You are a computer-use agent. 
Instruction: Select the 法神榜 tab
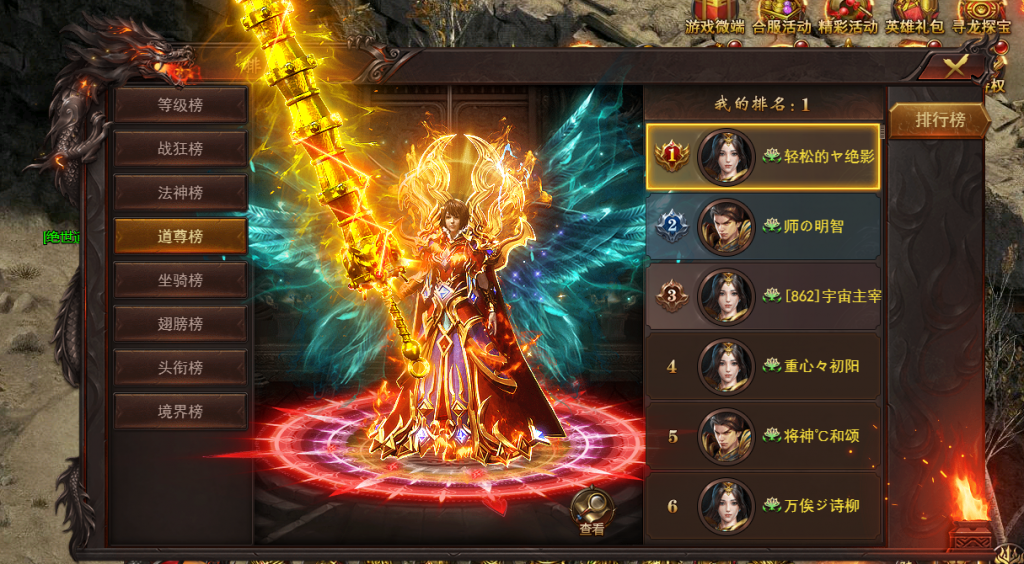click(180, 192)
